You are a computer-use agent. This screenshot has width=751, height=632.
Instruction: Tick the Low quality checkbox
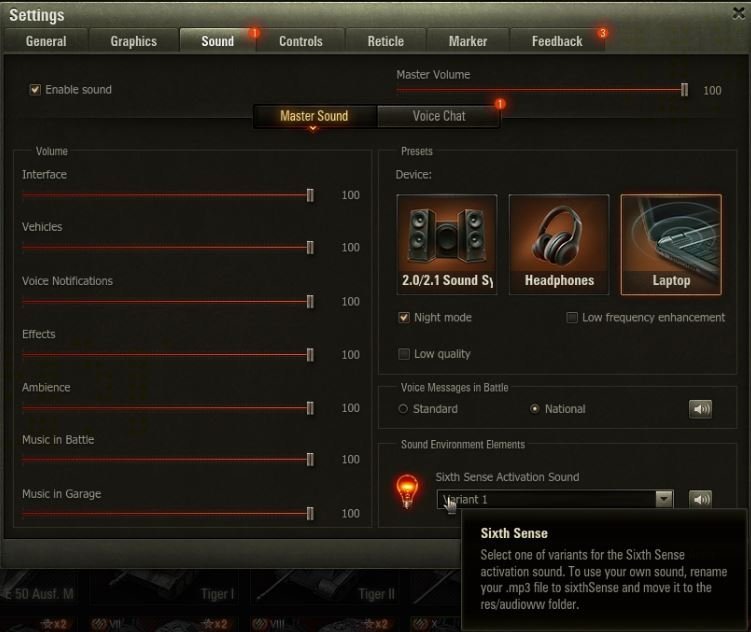coord(404,354)
